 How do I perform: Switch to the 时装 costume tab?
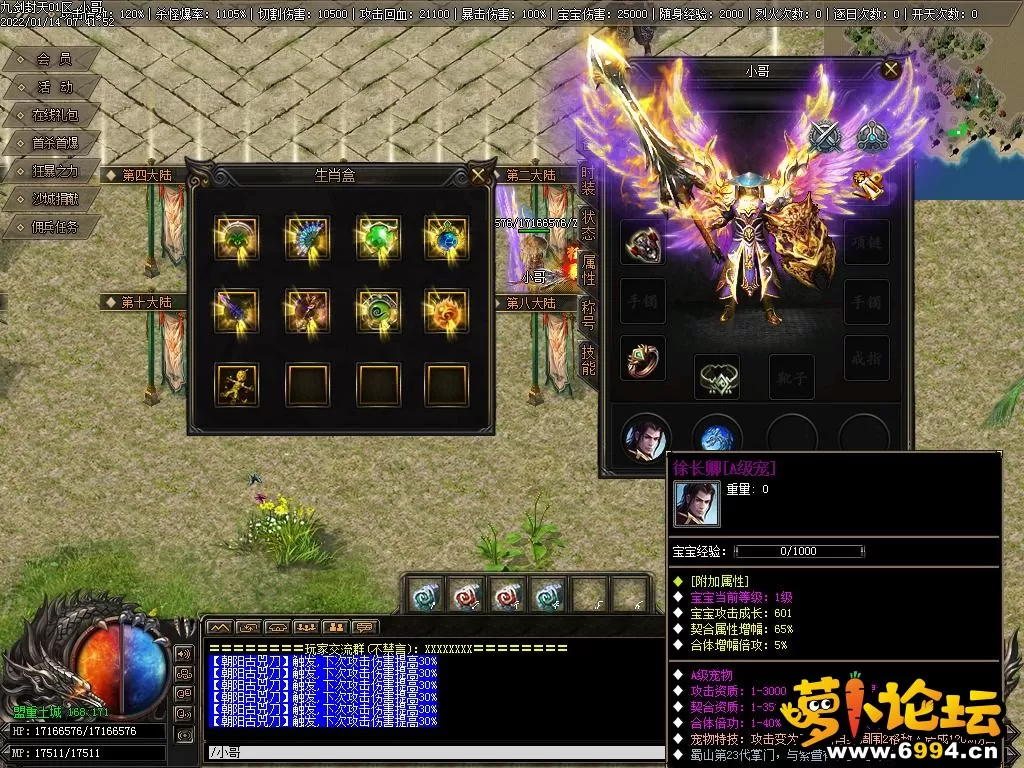click(x=589, y=180)
